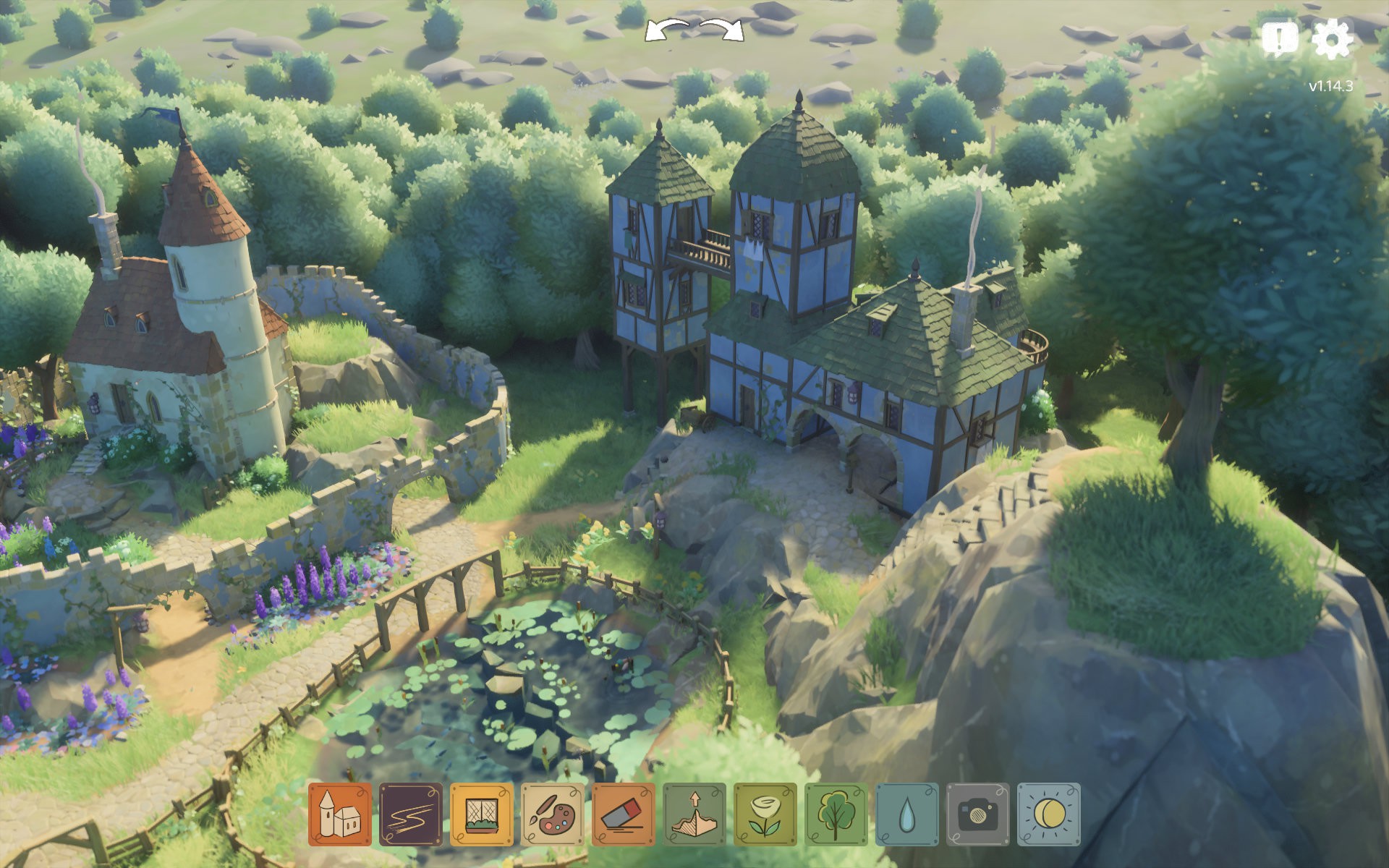The height and width of the screenshot is (868, 1389).
Task: Open the window decorations tool
Action: (481, 814)
